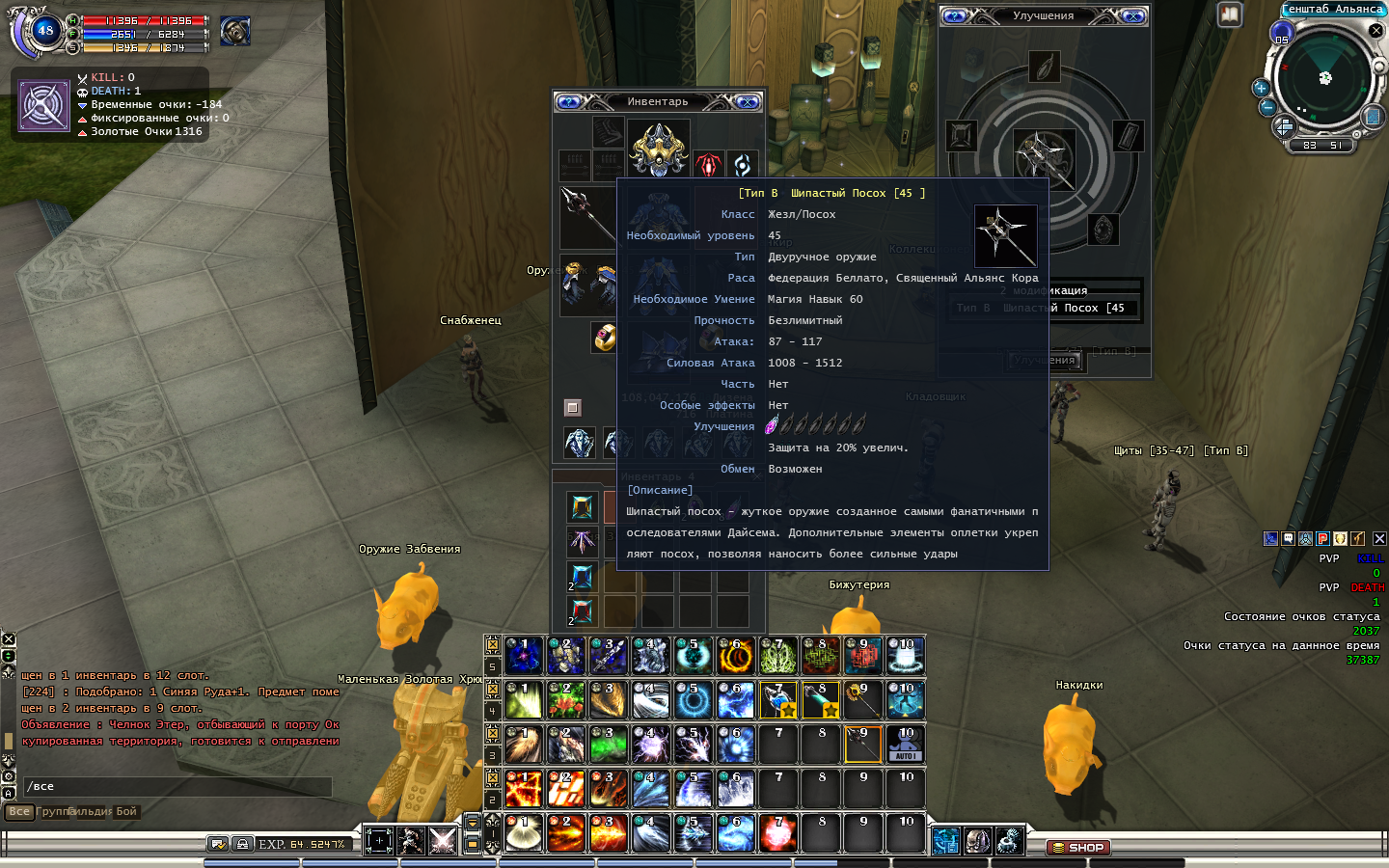The width and height of the screenshot is (1389, 868).
Task: Zoom out the minimap with minus button
Action: click(1268, 107)
